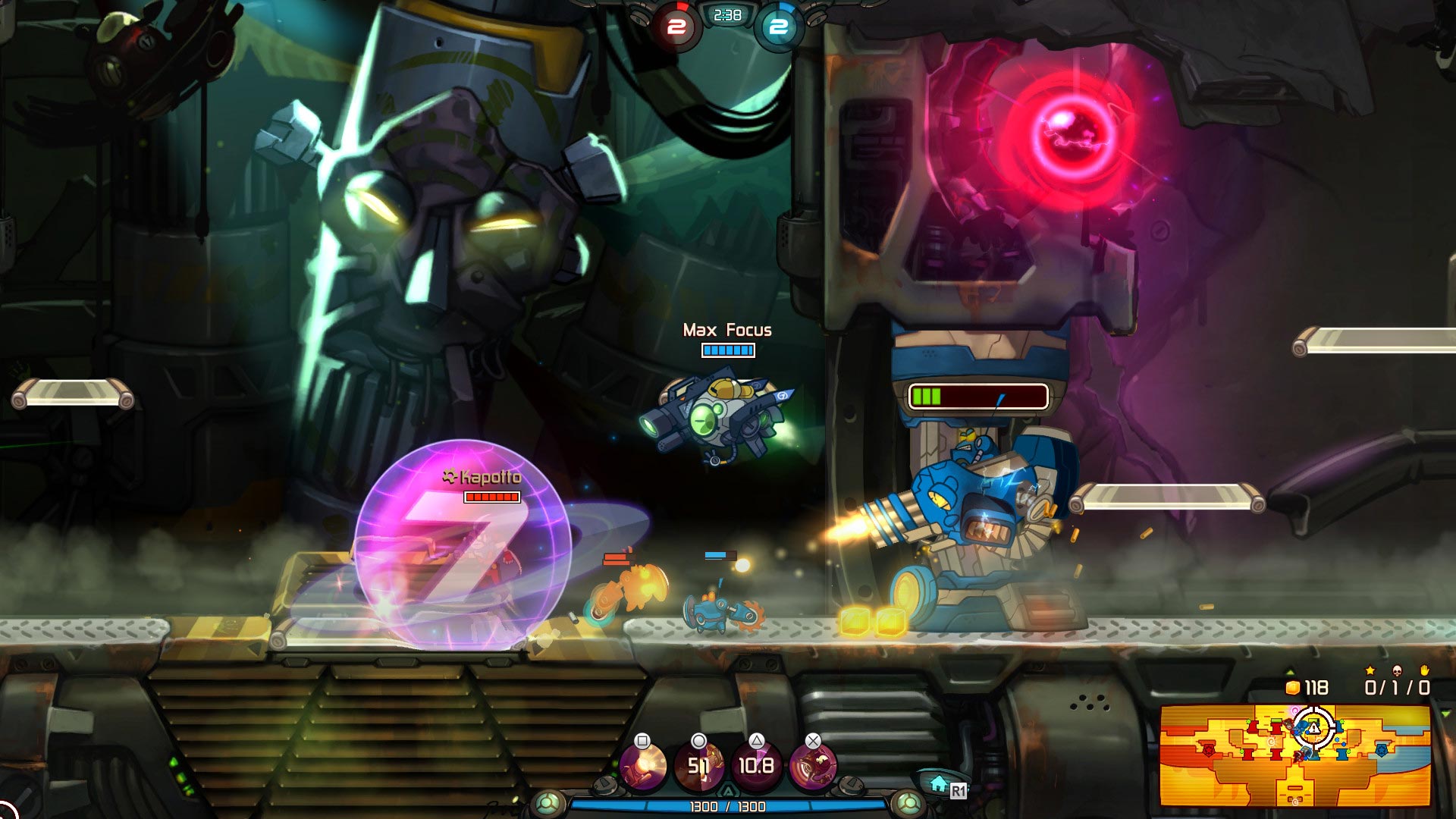The height and width of the screenshot is (819, 1456).
Task: Select the Square-button ability icon
Action: (x=643, y=764)
